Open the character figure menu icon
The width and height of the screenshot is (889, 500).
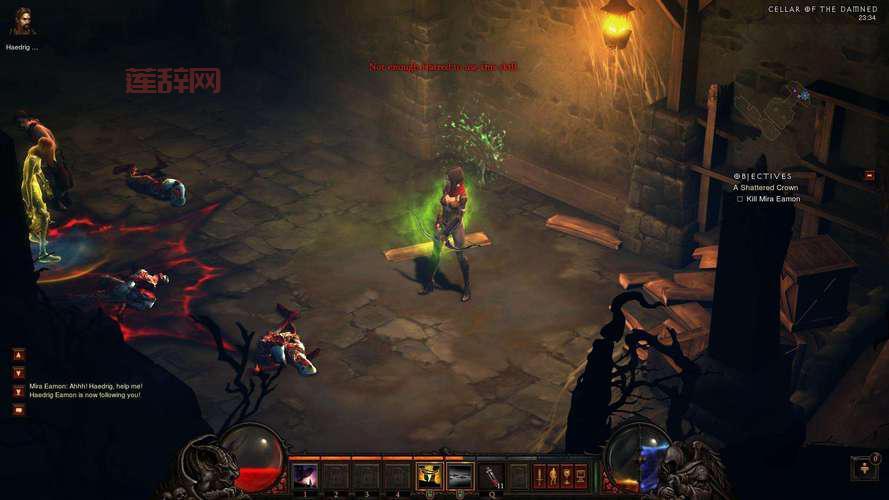tap(553, 476)
